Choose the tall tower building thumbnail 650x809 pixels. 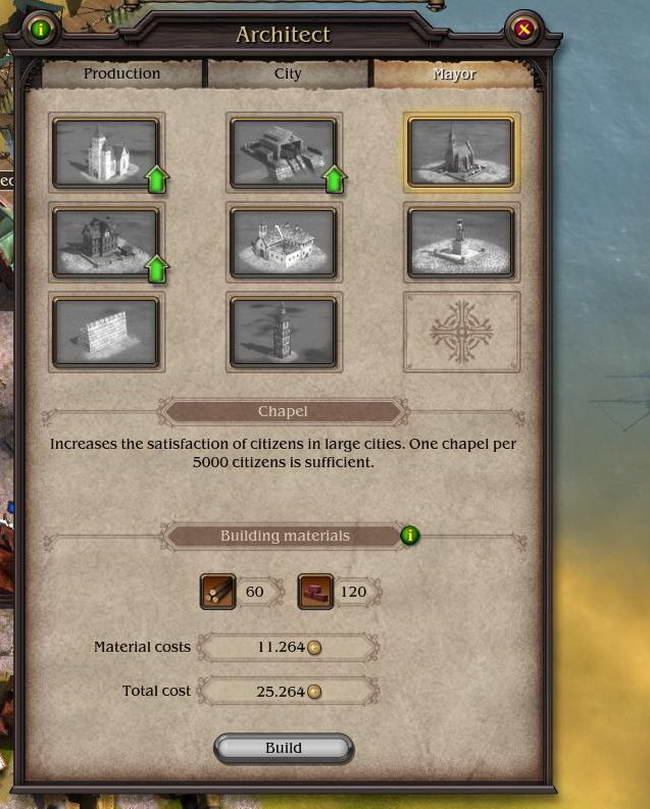point(283,332)
